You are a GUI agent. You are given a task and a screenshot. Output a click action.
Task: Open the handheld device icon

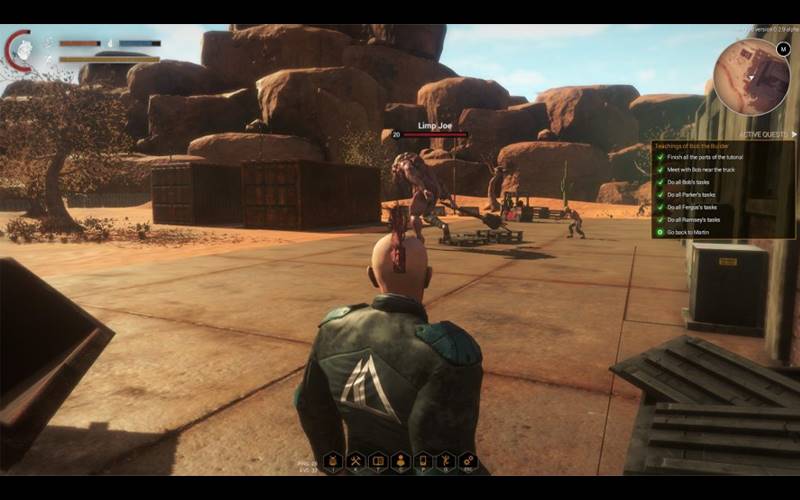pos(423,461)
